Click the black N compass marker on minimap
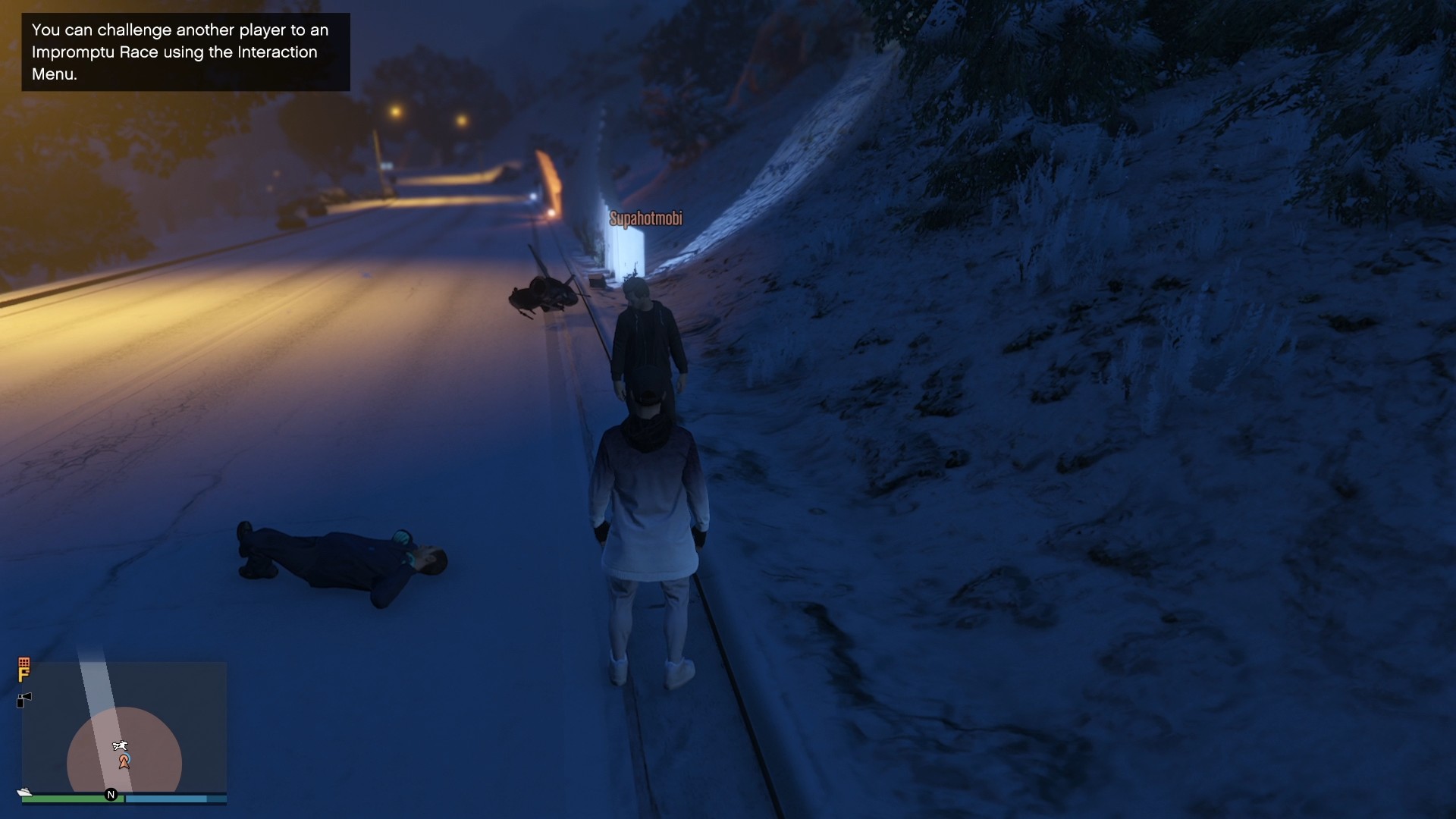 point(111,793)
